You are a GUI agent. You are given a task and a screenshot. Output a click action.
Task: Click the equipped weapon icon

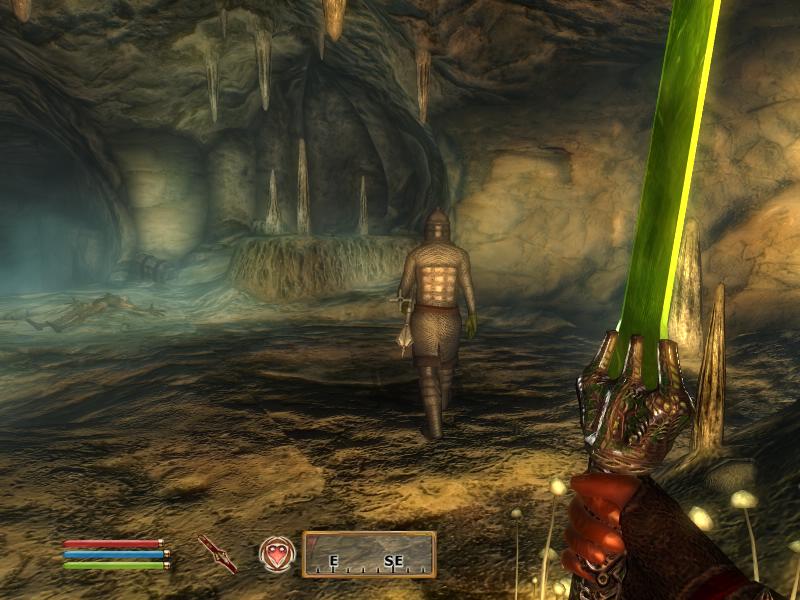click(217, 553)
